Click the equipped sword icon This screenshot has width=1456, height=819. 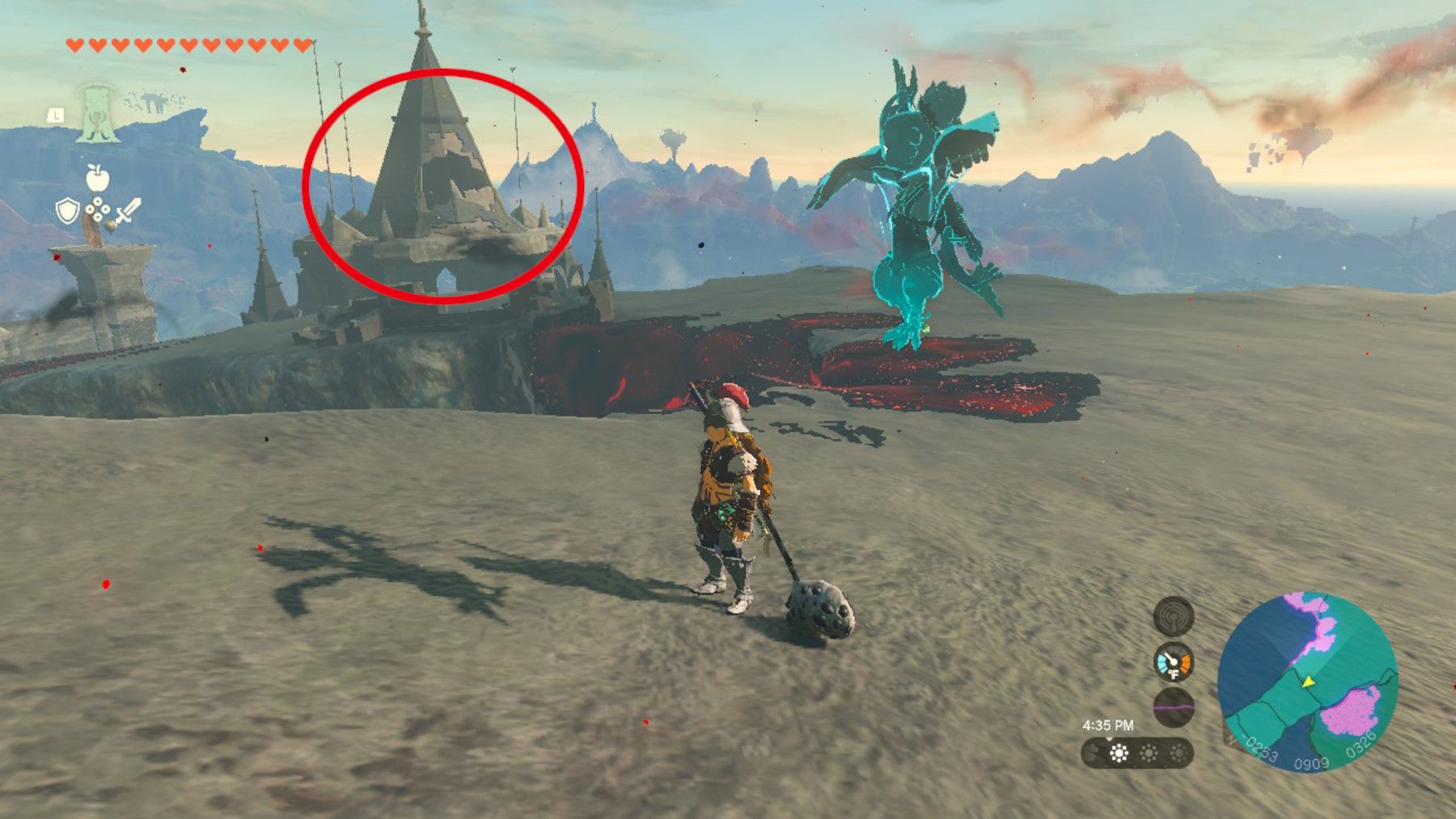(x=129, y=212)
